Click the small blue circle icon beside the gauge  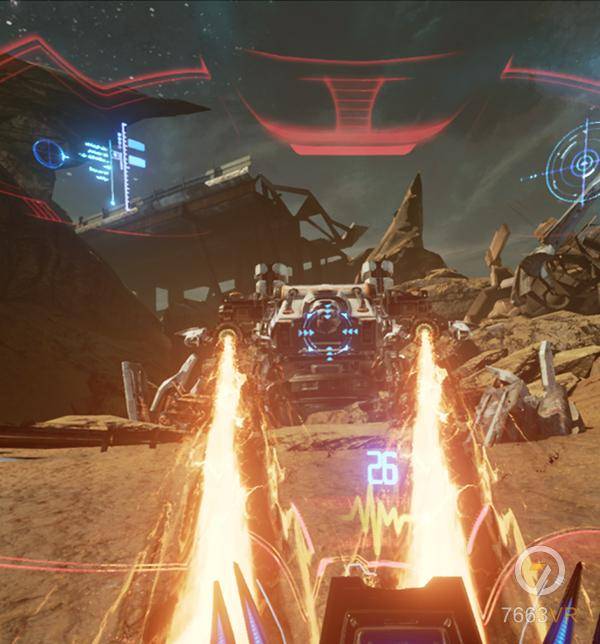(x=48, y=153)
